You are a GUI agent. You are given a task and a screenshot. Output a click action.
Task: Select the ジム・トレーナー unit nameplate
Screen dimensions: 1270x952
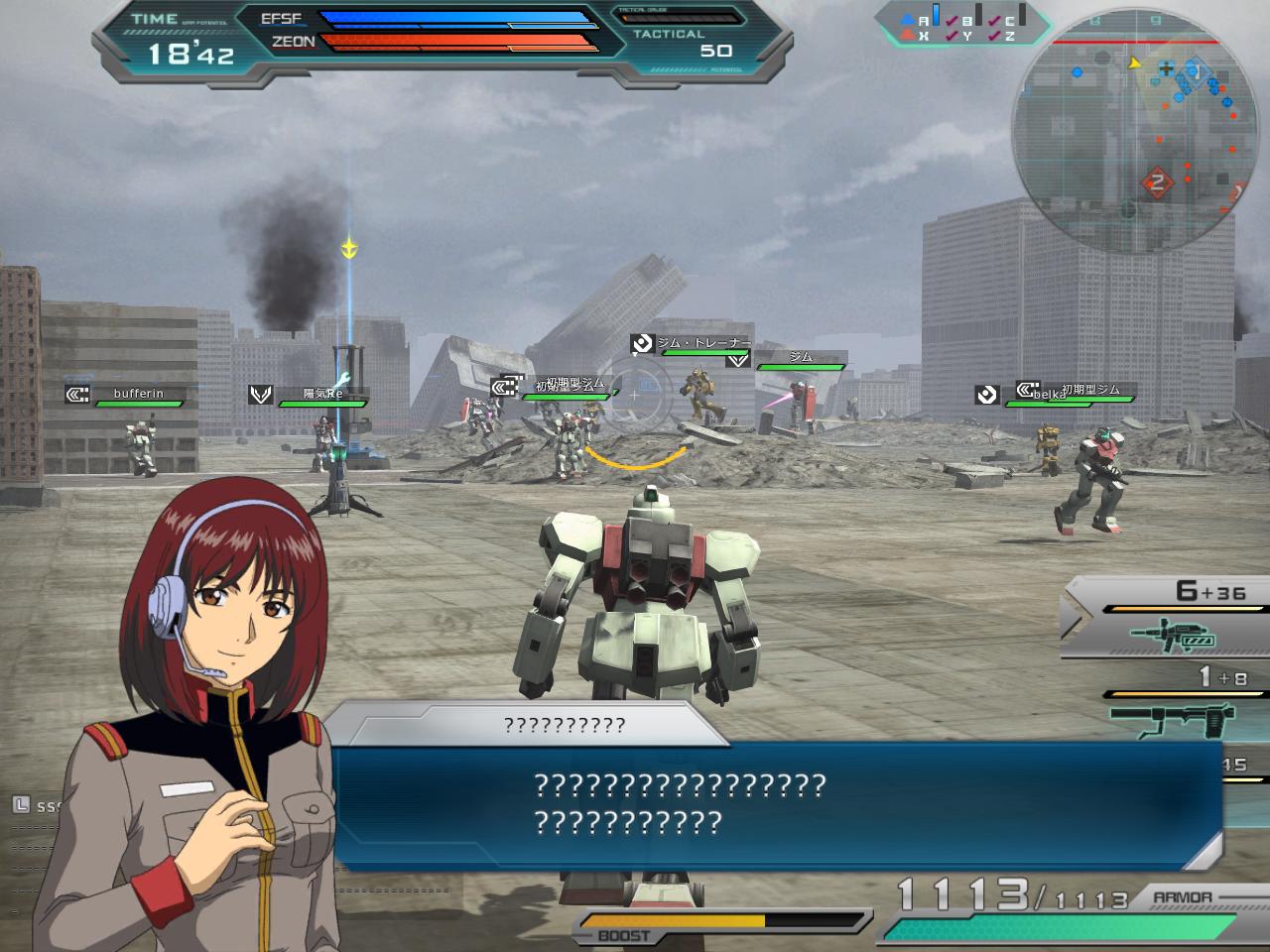click(x=700, y=344)
